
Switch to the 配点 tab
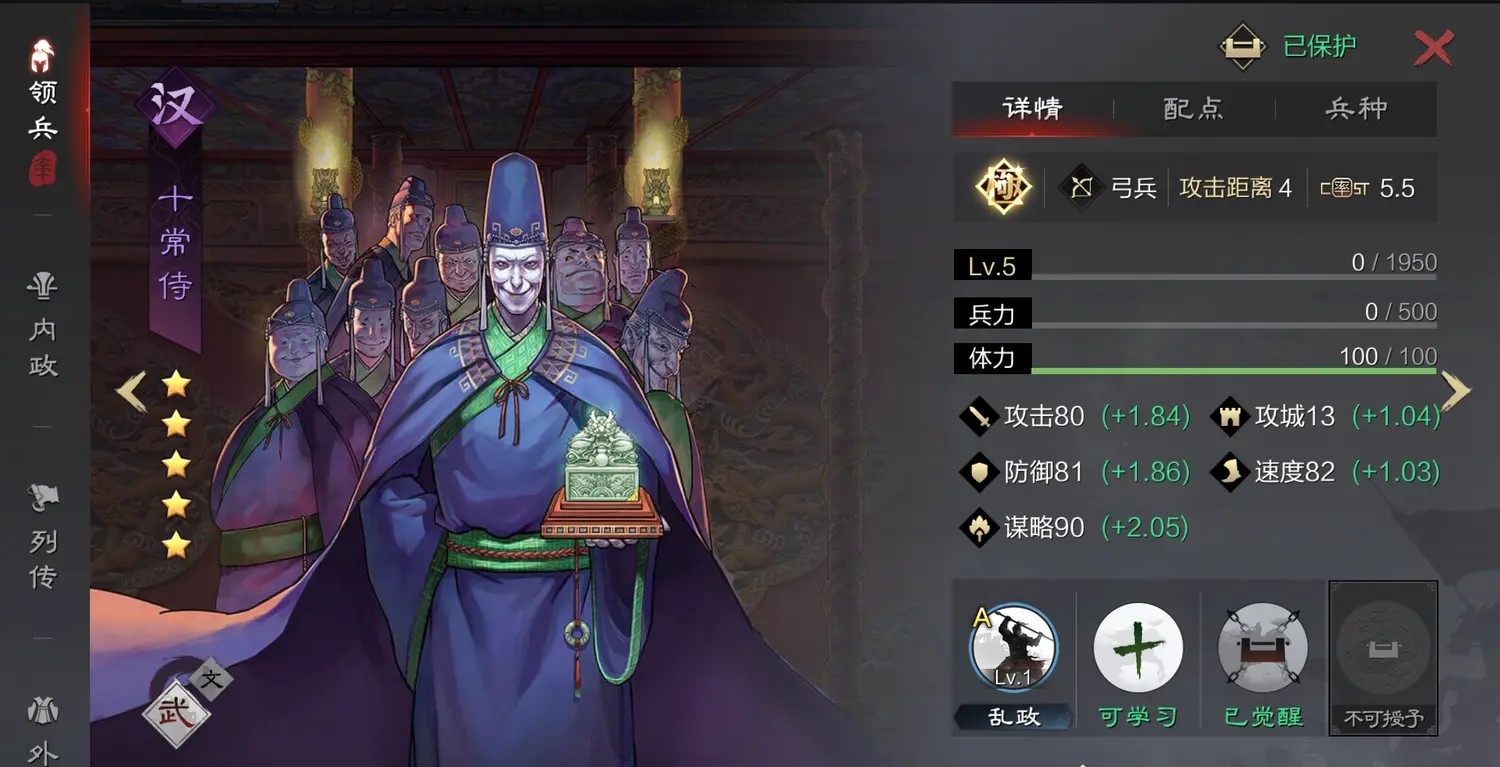(1193, 109)
